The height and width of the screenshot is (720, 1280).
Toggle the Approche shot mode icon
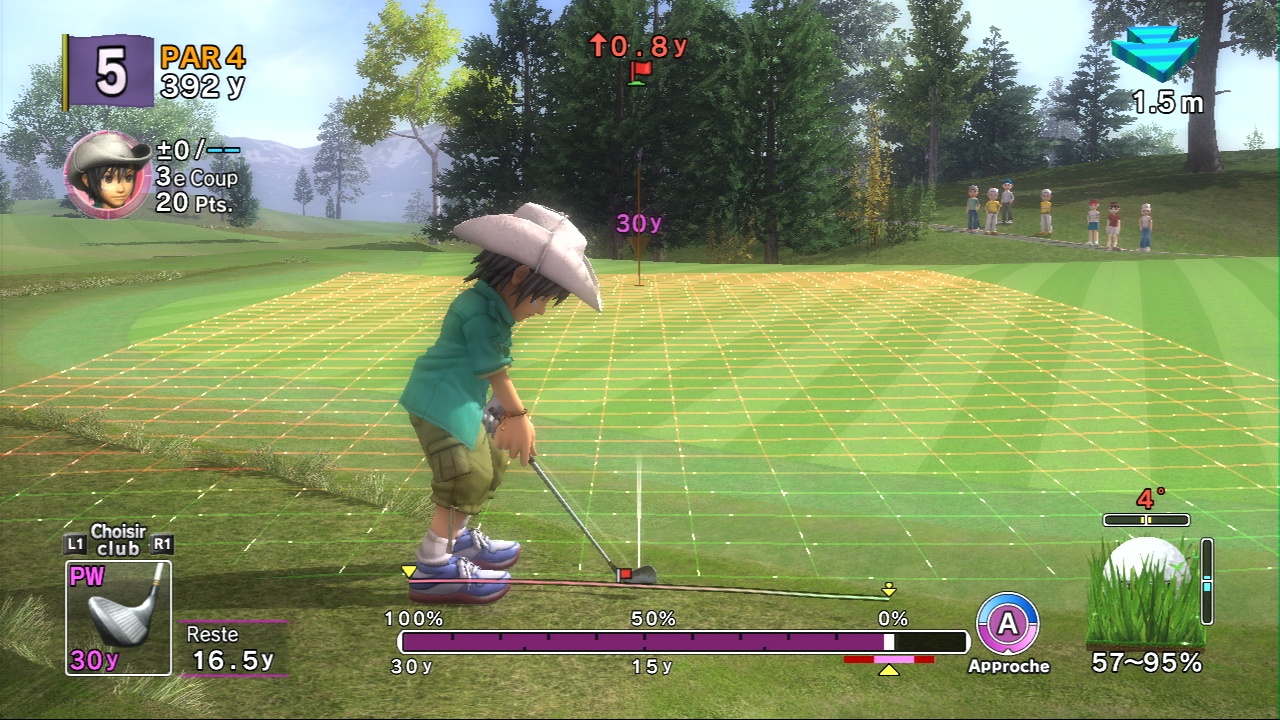pyautogui.click(x=1007, y=624)
